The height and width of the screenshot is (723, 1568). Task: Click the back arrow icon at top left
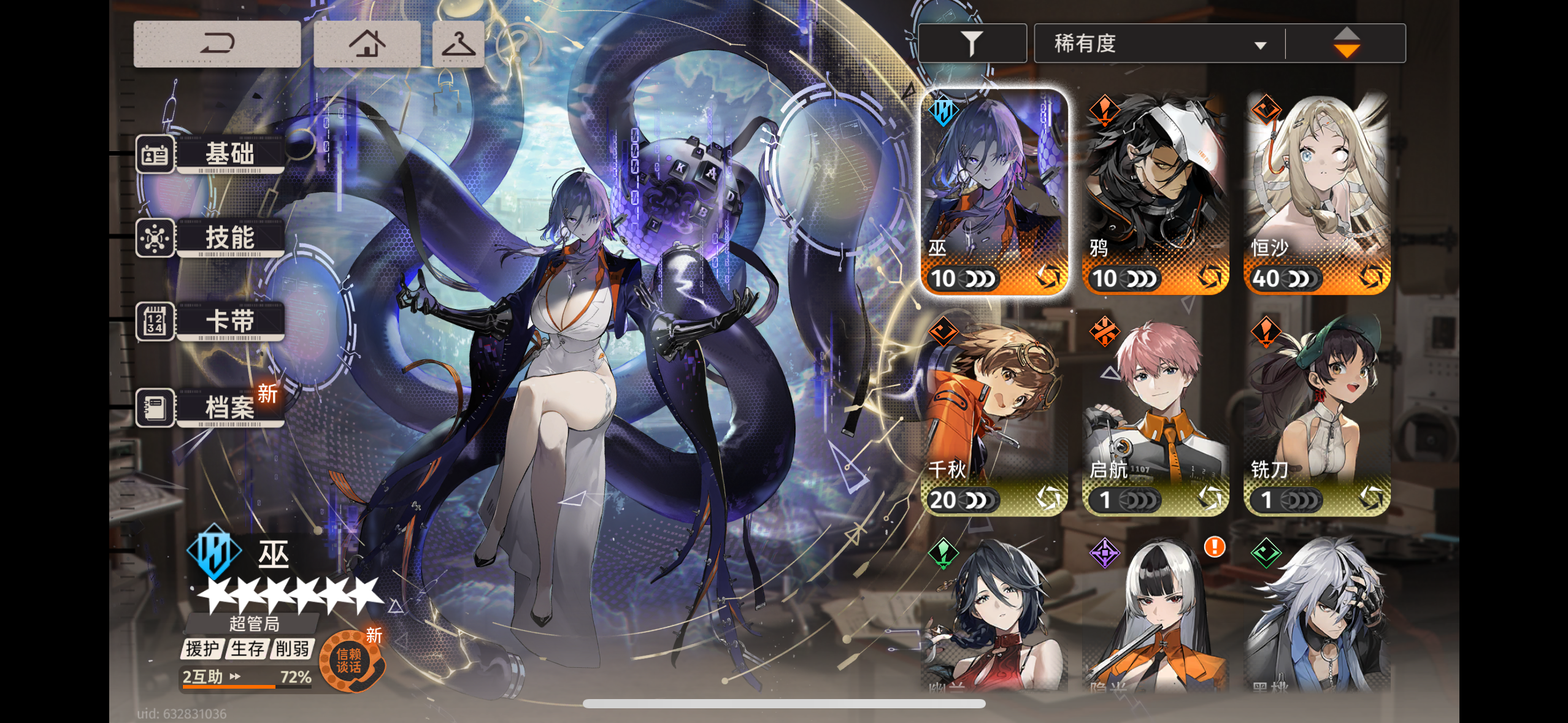218,43
